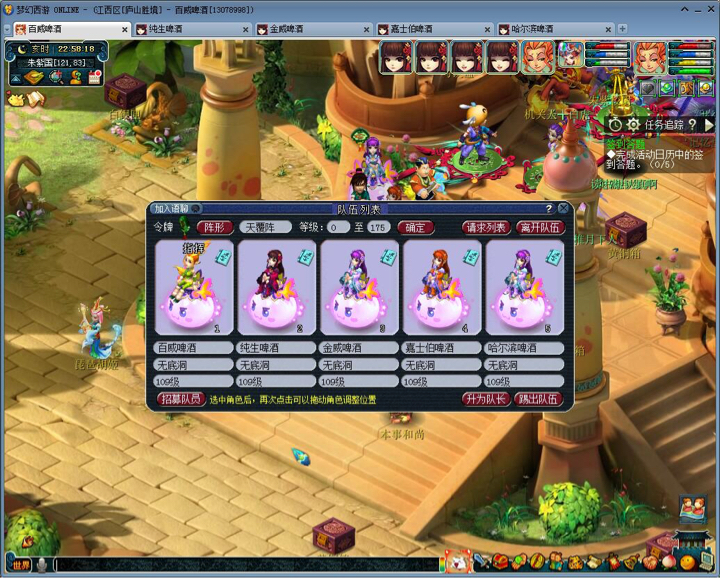Select the leader 百威啤酒 card

pyautogui.click(x=194, y=287)
